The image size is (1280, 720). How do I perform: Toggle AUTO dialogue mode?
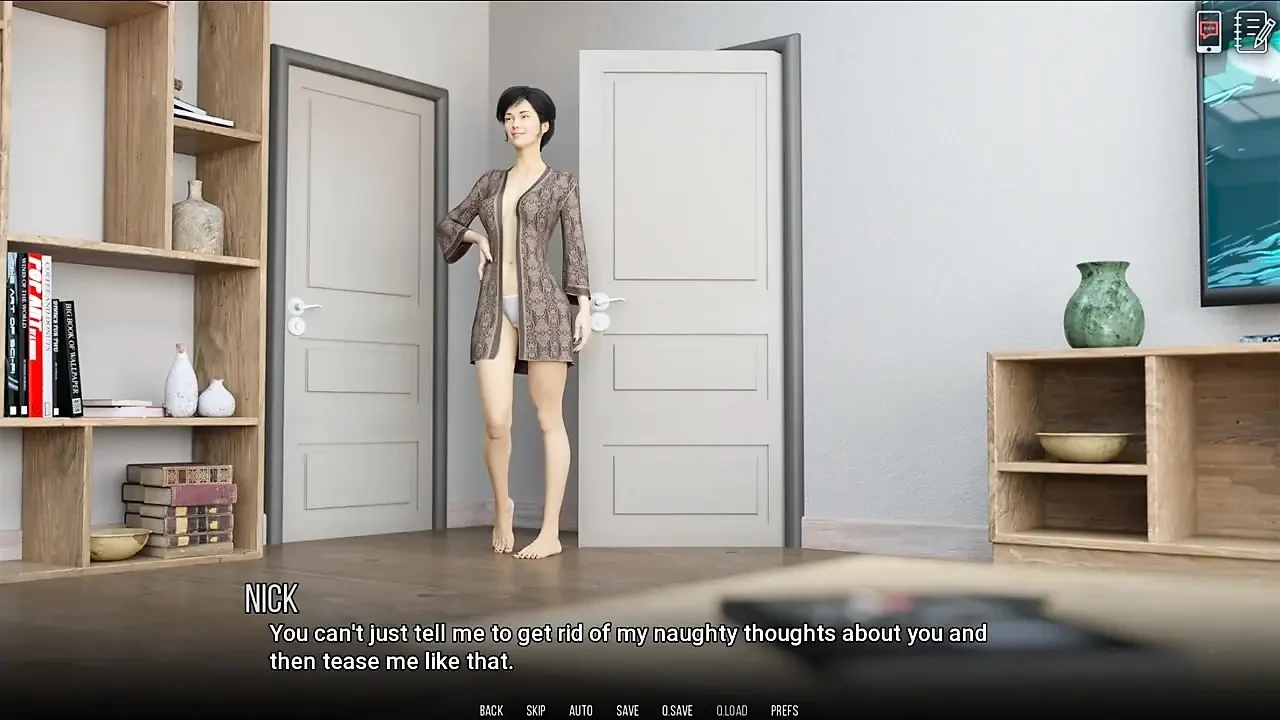(581, 710)
